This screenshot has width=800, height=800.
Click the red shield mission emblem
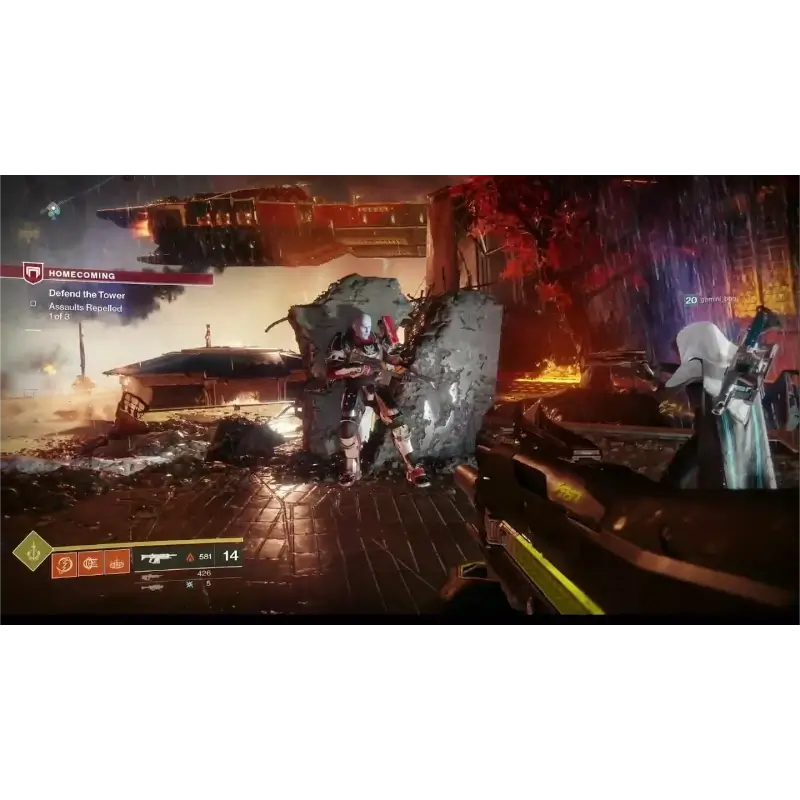(33, 273)
